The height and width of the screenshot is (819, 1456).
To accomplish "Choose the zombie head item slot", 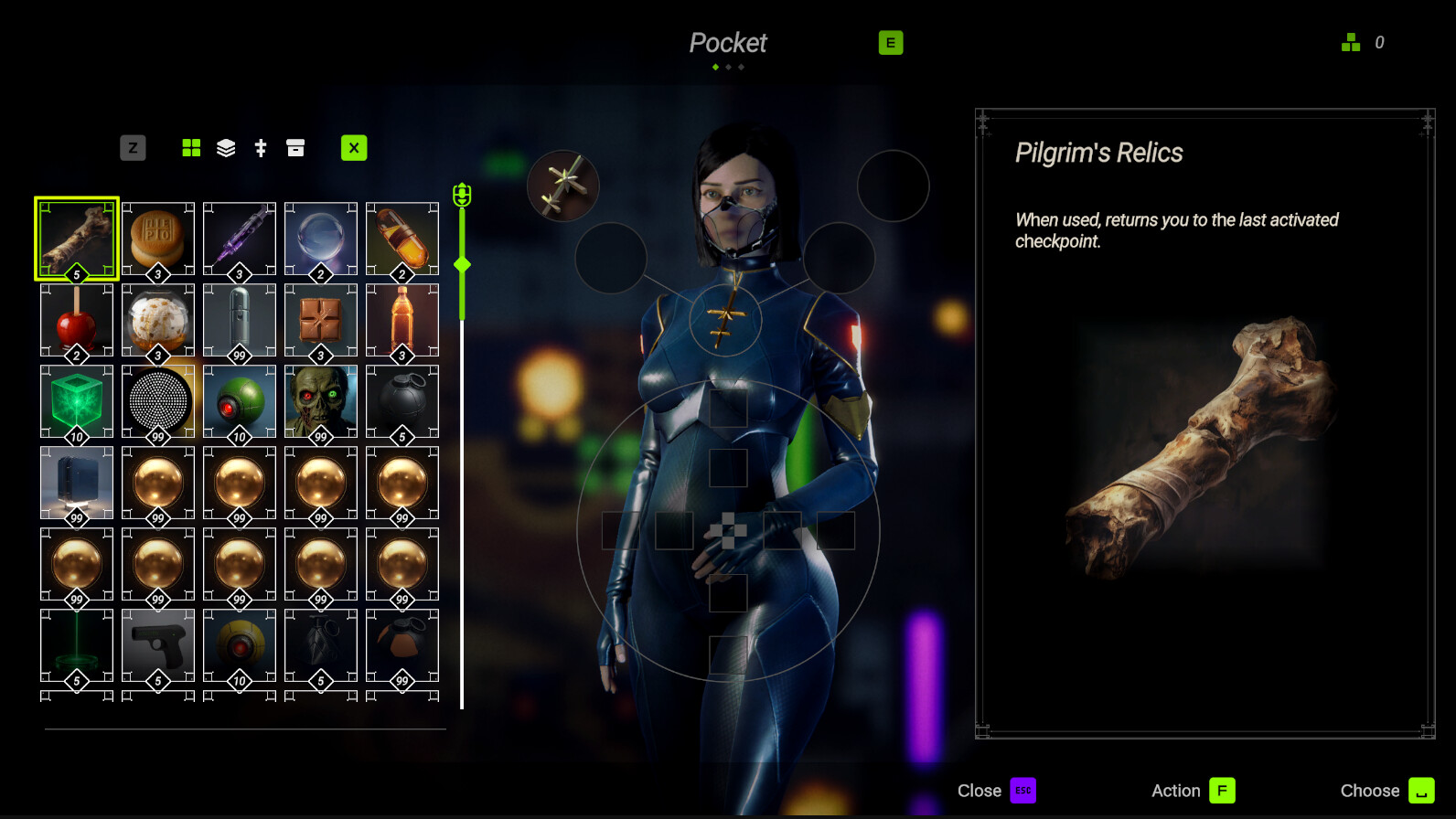I will pyautogui.click(x=321, y=401).
